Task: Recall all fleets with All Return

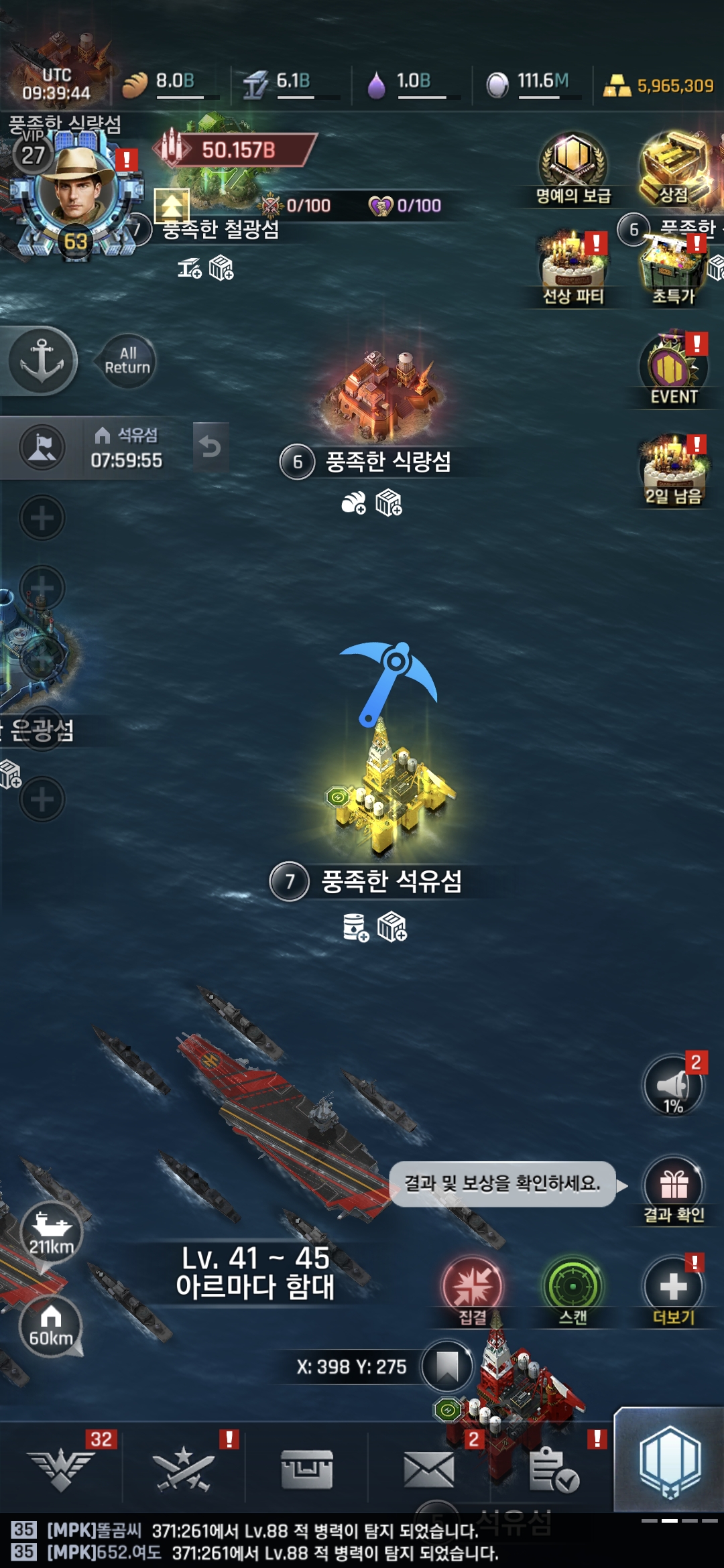Action: coord(127,361)
